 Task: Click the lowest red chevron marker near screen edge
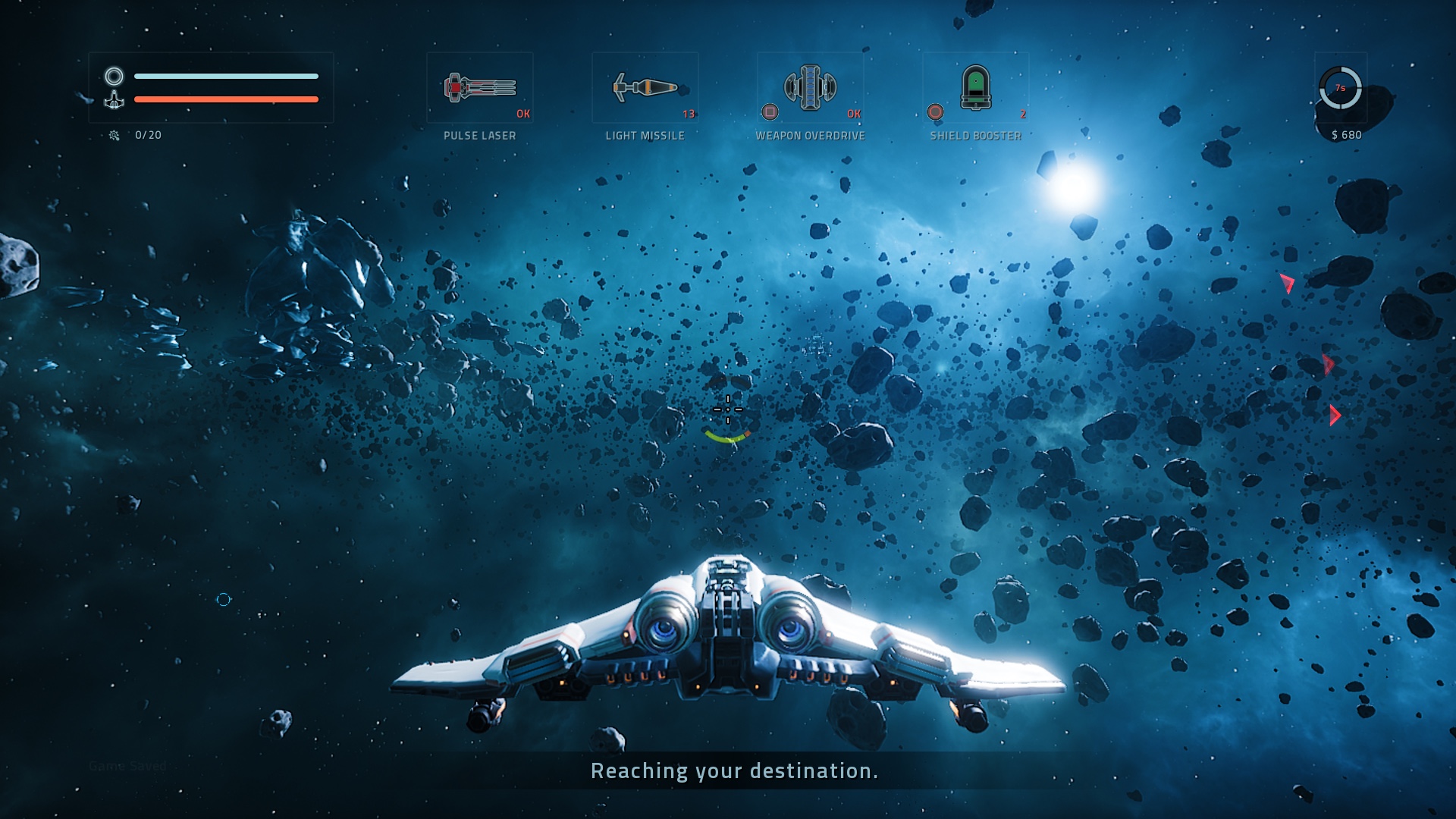(1335, 415)
